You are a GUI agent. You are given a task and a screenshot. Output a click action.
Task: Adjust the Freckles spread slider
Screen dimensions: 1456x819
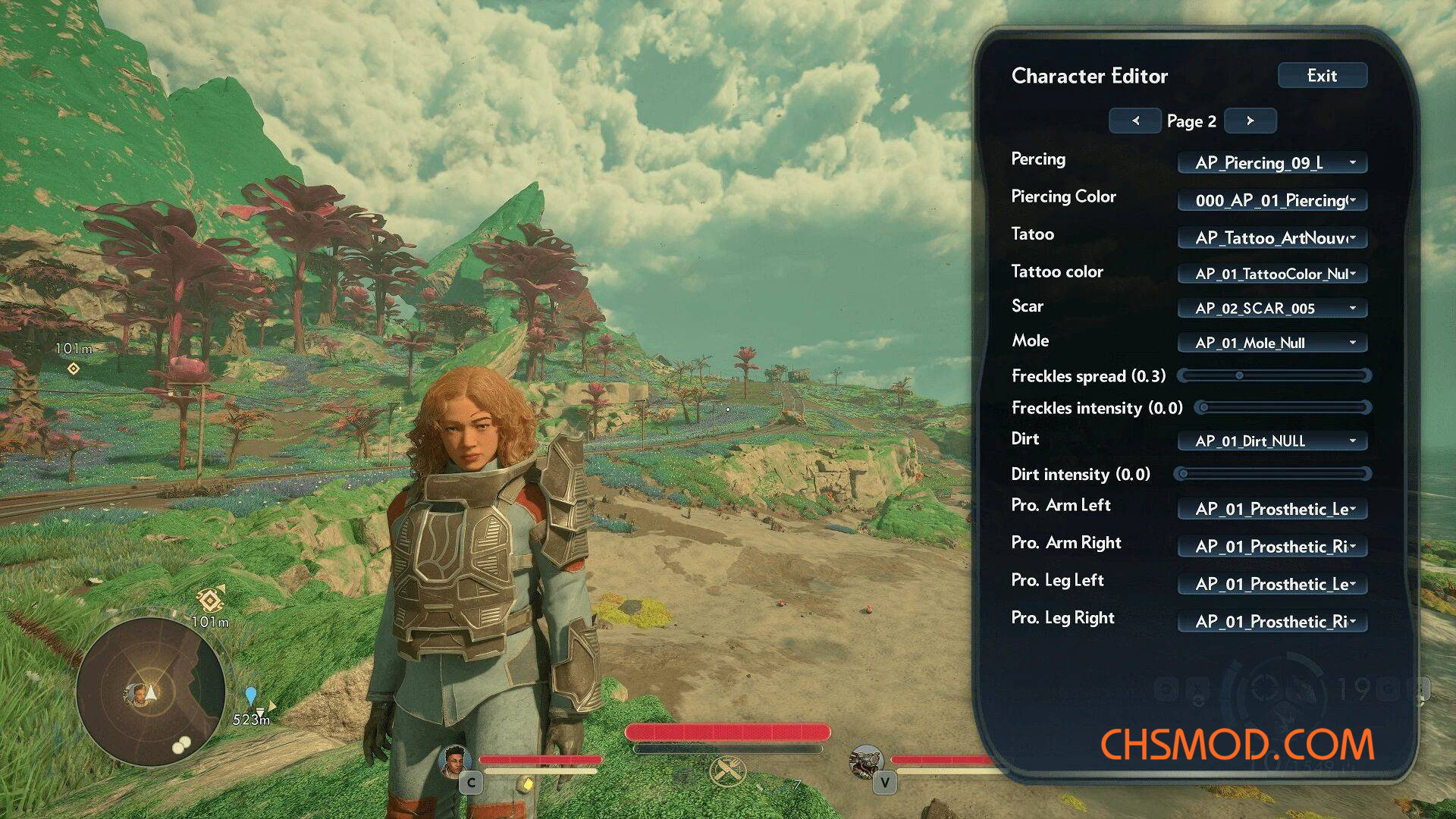coord(1239,375)
